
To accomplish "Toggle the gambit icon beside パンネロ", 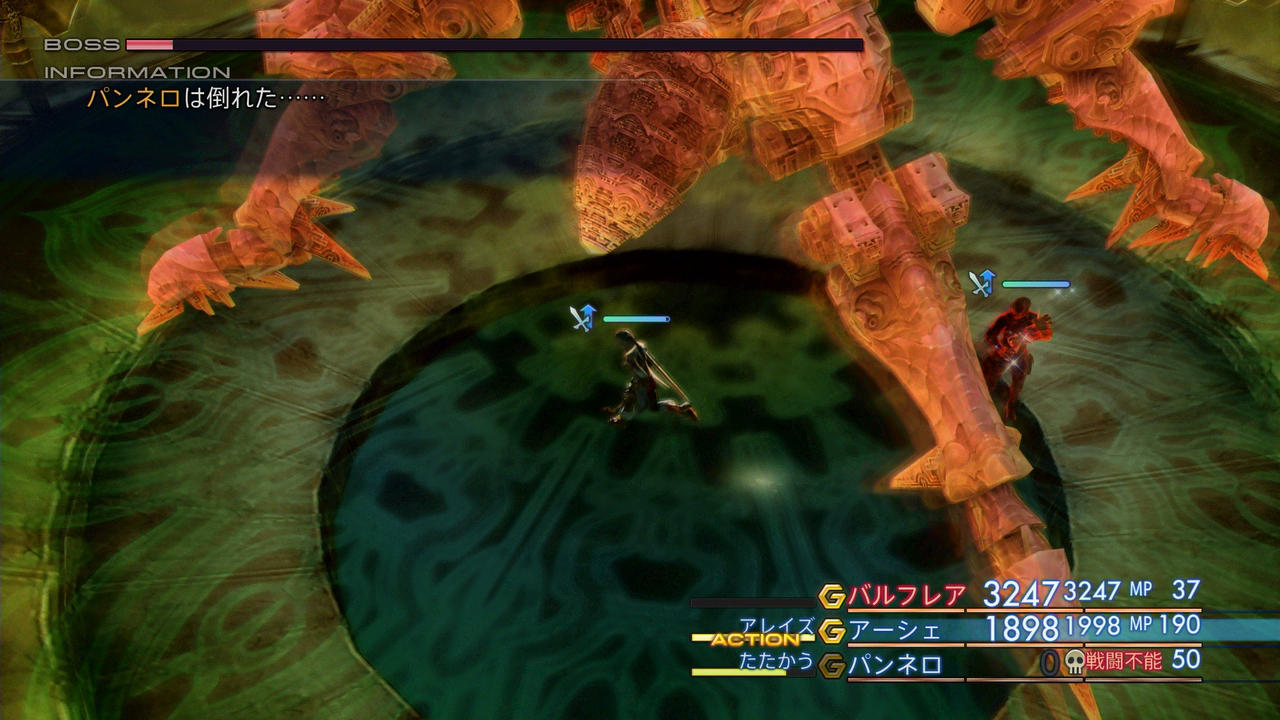I will click(x=832, y=665).
